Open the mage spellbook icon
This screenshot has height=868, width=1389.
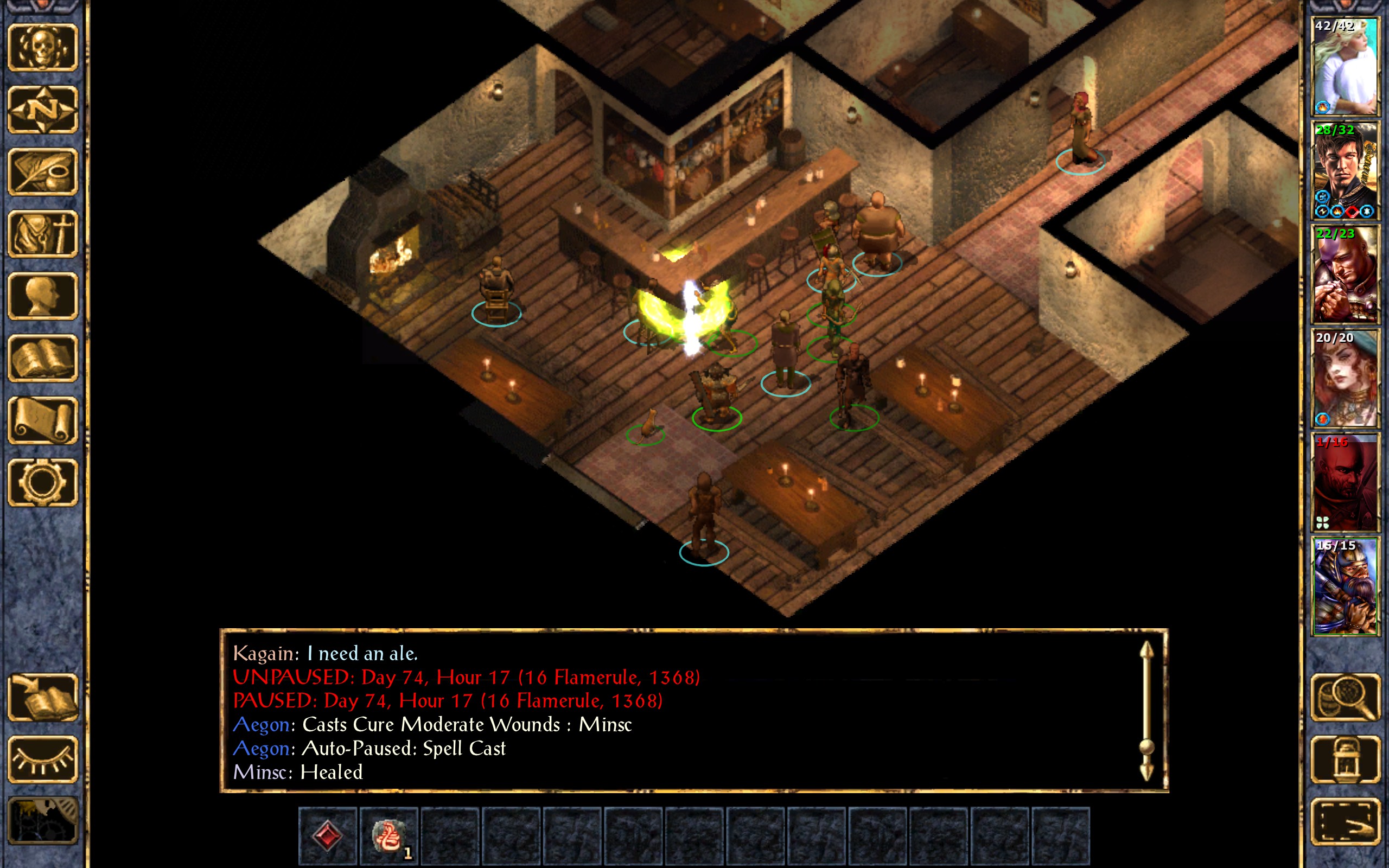[42, 358]
